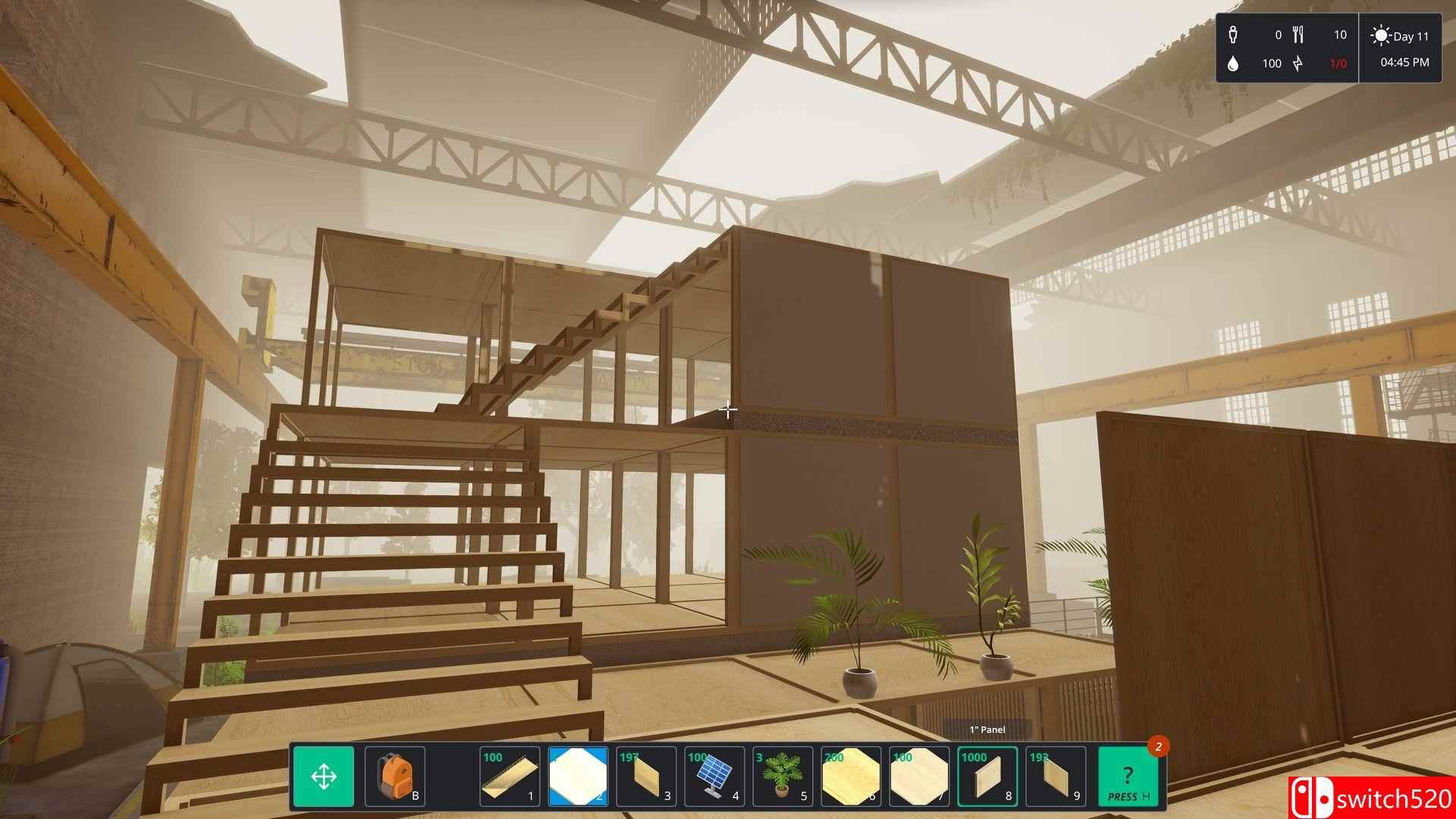Click the 1" Panel tooltip label
1456x819 pixels.
coord(986,730)
